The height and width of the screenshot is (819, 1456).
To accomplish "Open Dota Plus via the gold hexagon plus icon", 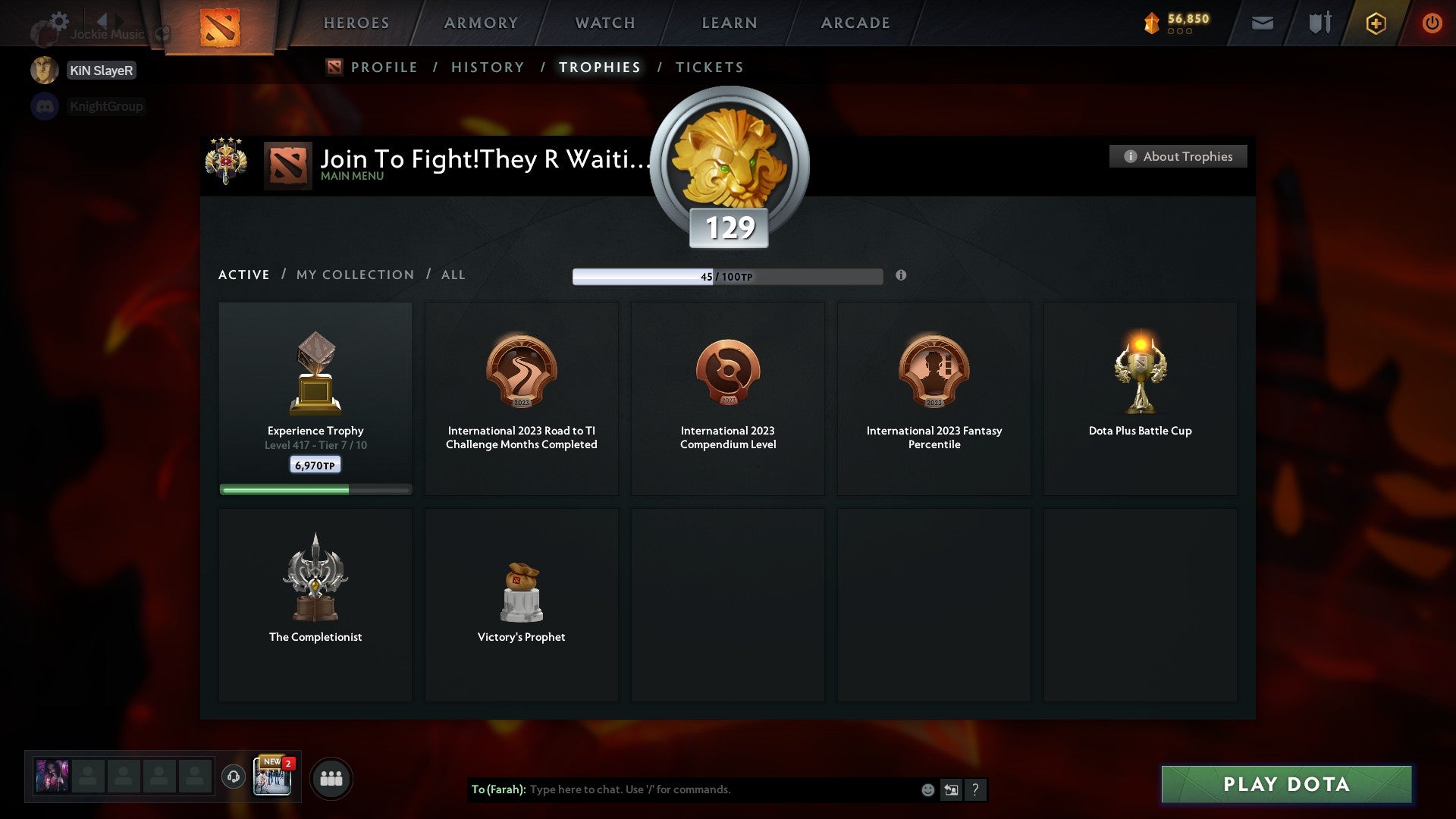I will click(1375, 23).
